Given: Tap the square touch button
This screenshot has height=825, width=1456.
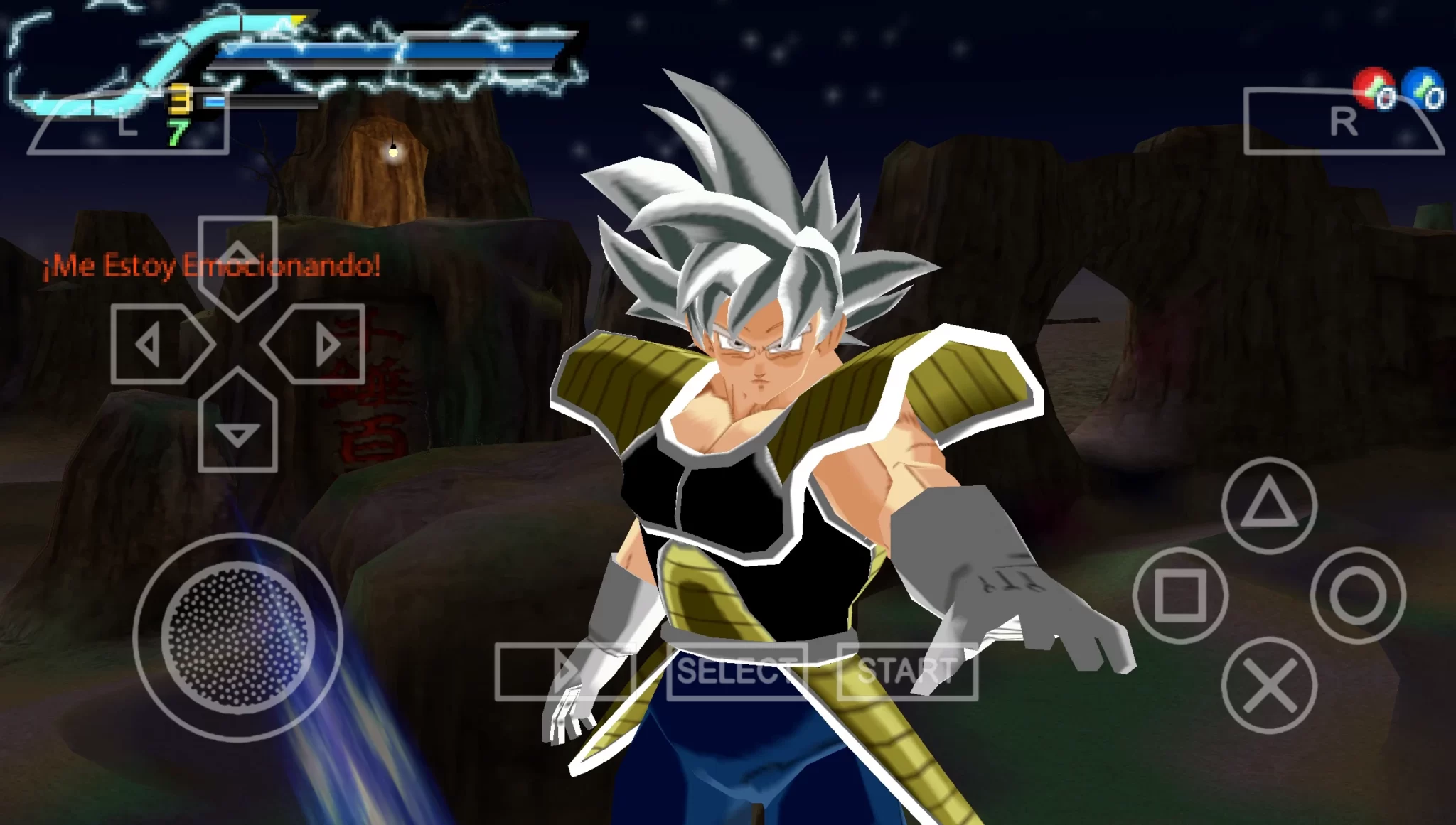Looking at the screenshot, I should pos(1180,595).
